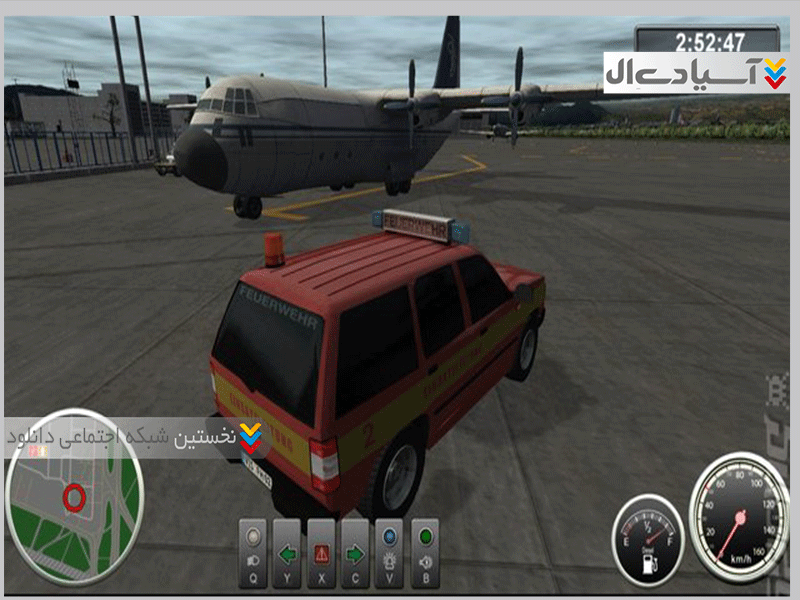Turn on the red hazard warning lights
The width and height of the screenshot is (800, 600).
tap(322, 554)
